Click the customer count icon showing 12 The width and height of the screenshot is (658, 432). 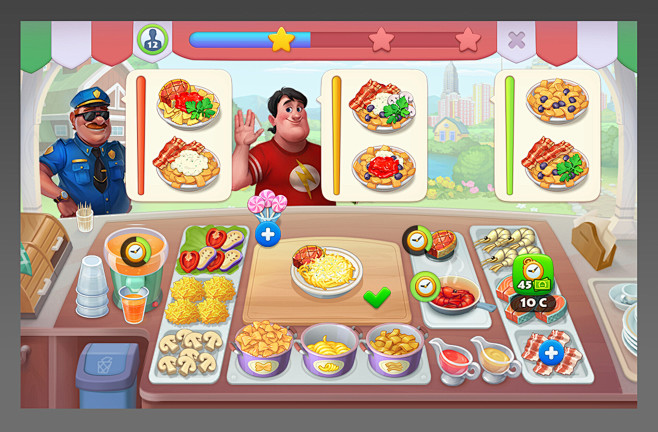click(153, 40)
